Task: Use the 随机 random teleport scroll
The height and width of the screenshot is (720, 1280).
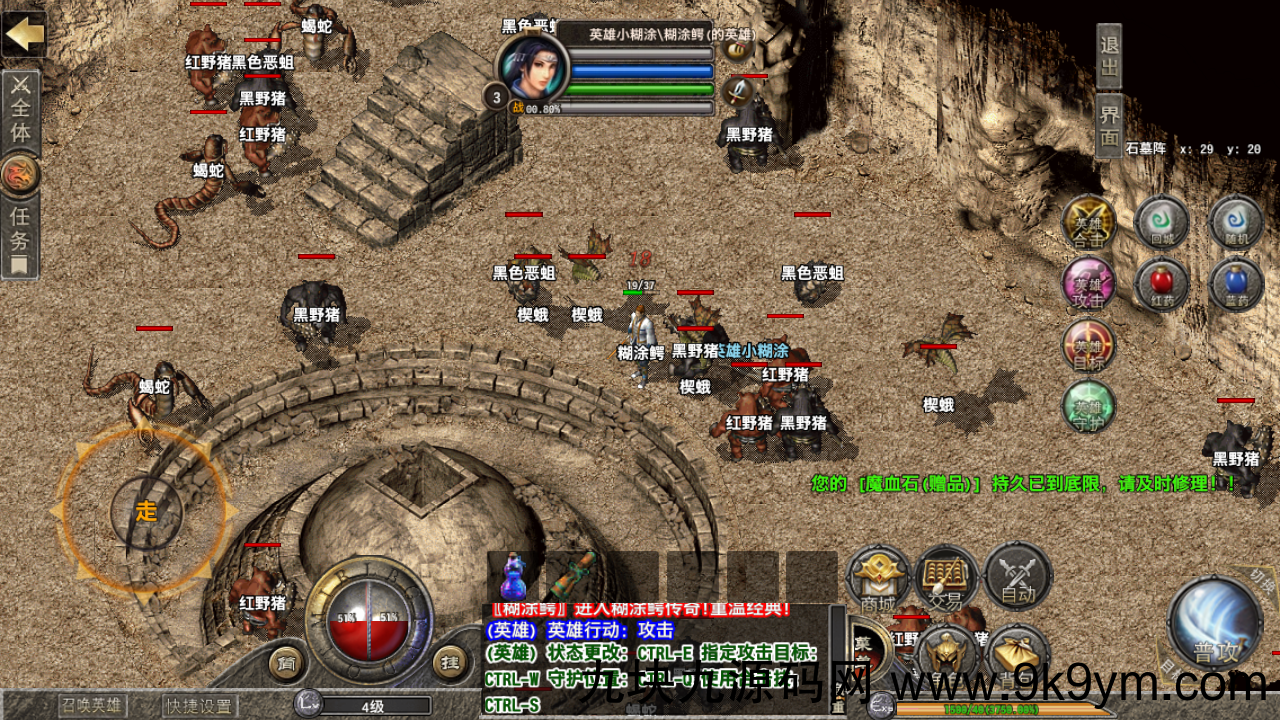Action: [x=1236, y=222]
